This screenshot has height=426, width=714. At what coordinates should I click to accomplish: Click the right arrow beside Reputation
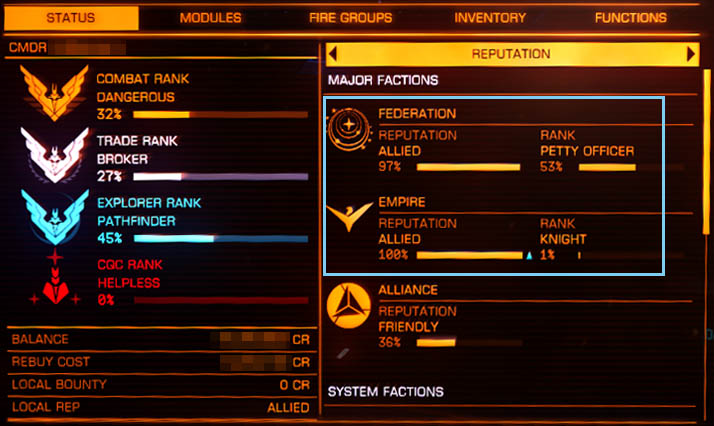click(x=691, y=54)
